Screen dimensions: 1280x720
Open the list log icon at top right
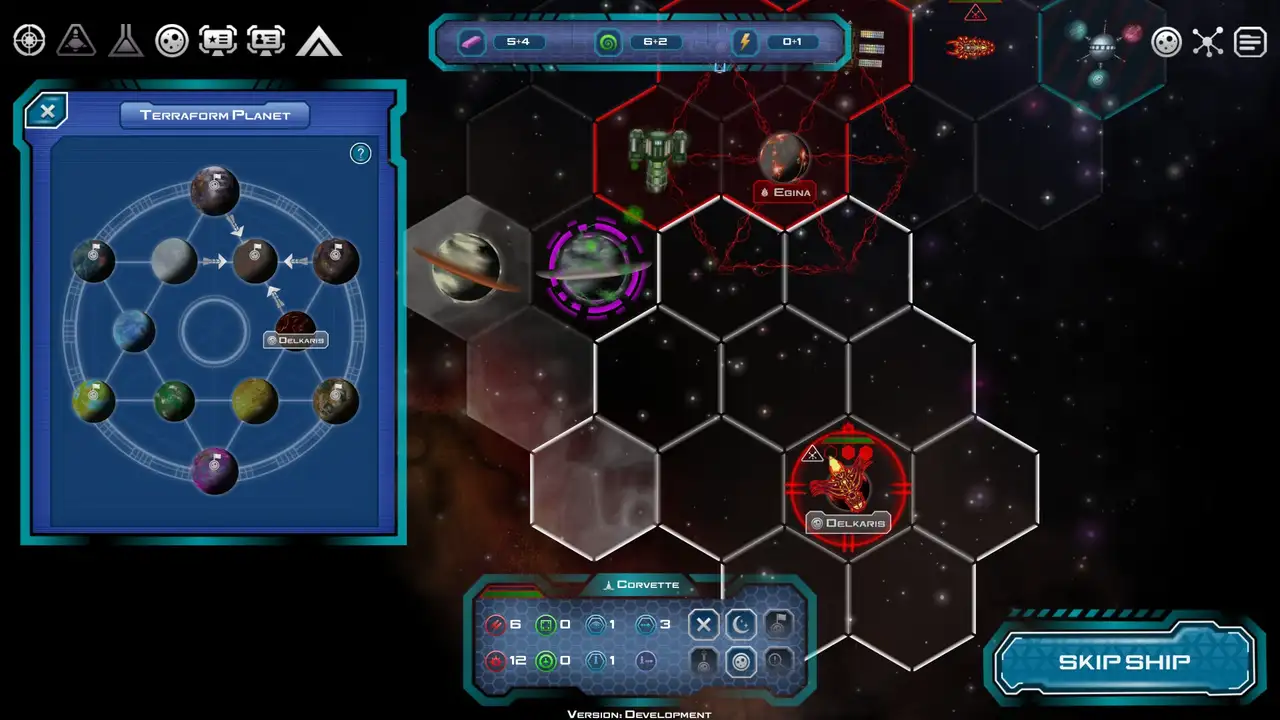[1250, 42]
